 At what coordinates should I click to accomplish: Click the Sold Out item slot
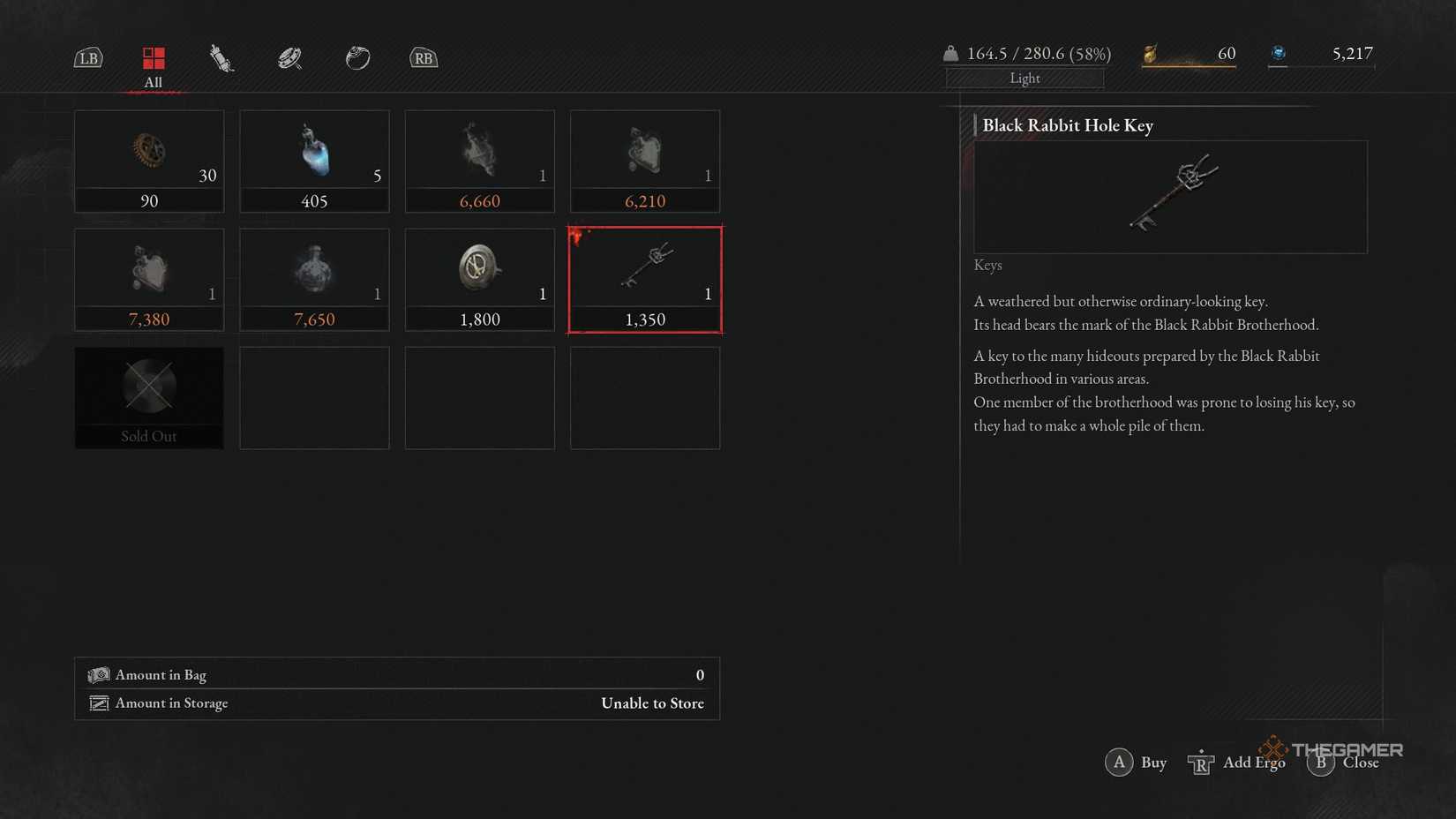[149, 397]
